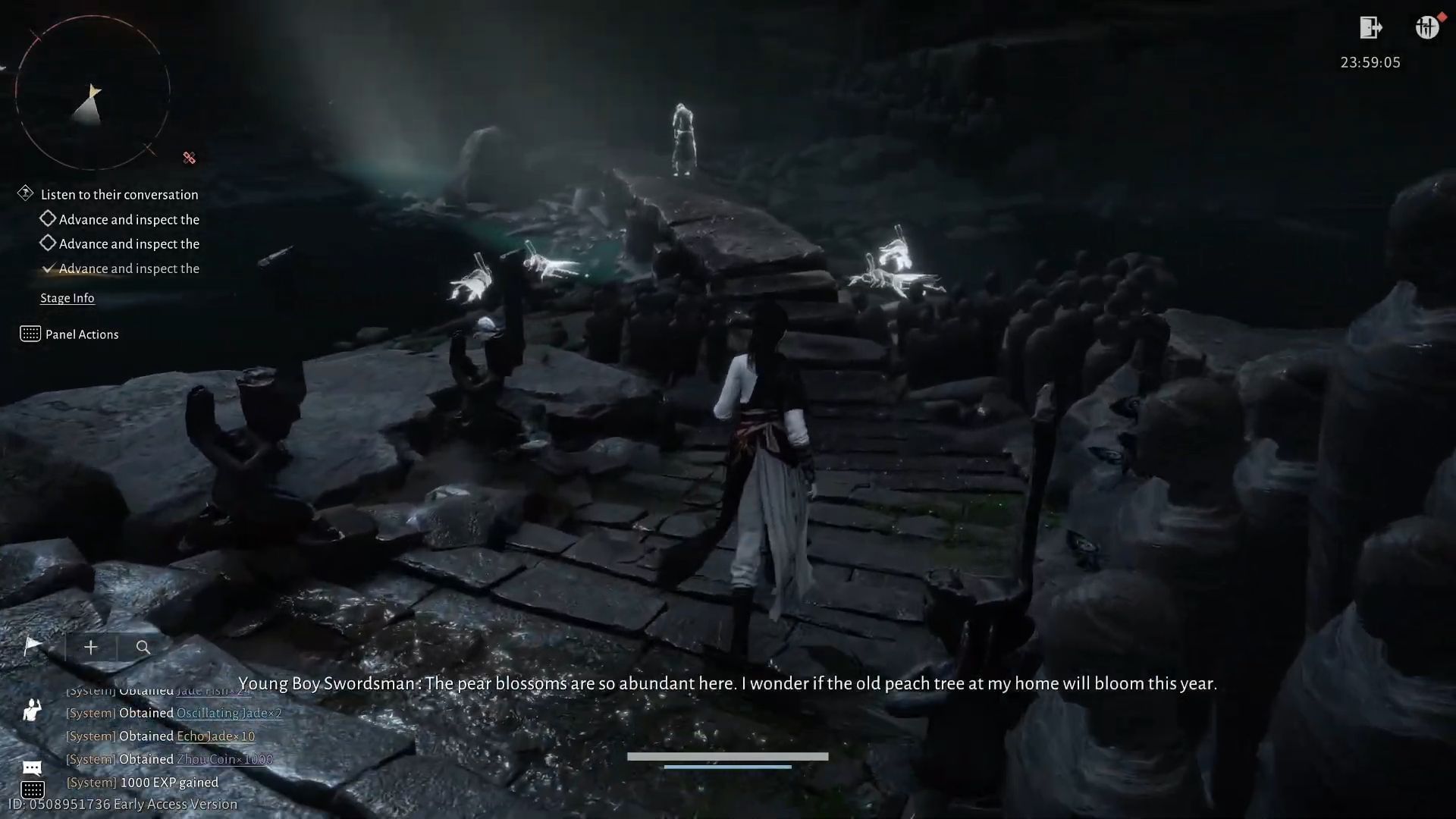
Task: Click the circular game logo with red notification
Action: tap(1427, 27)
